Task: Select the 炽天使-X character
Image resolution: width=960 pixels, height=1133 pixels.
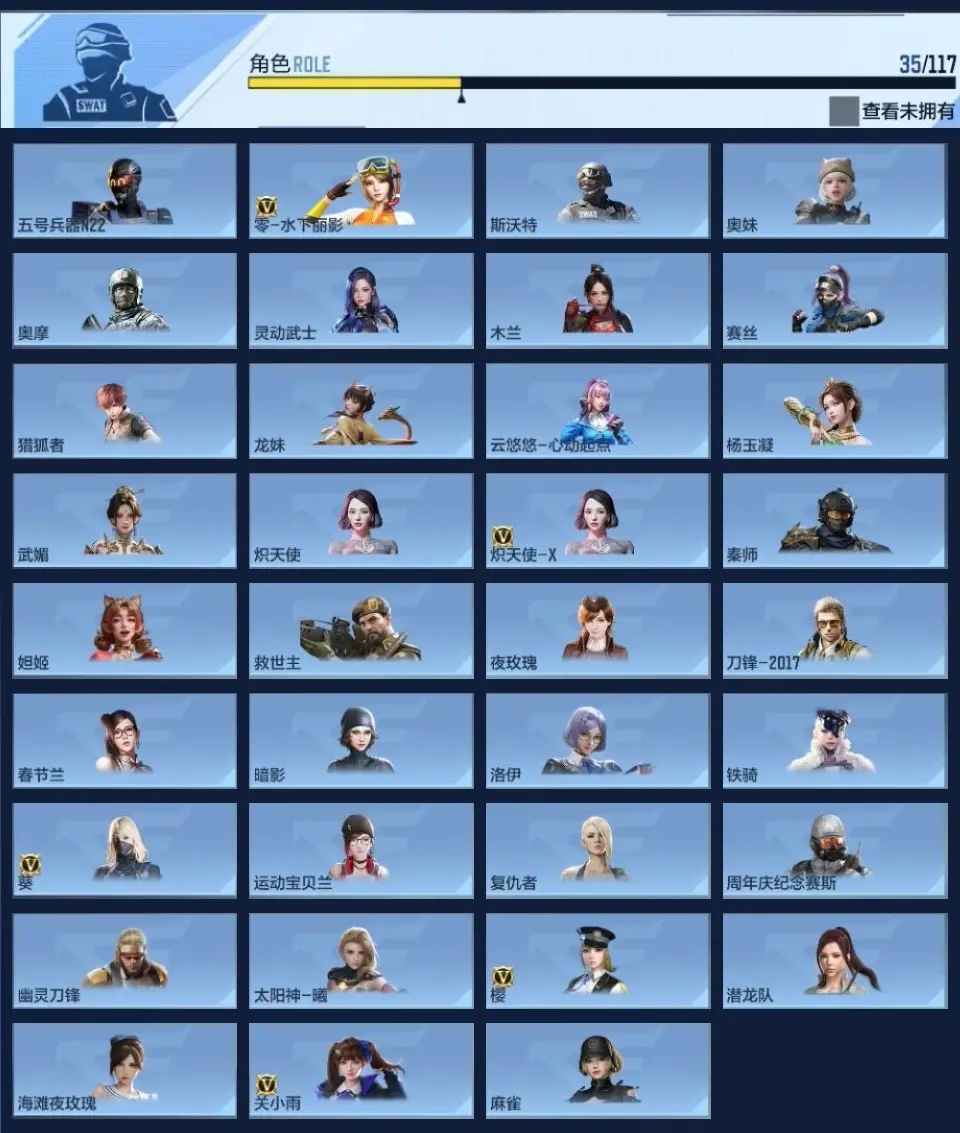Action: click(x=598, y=521)
